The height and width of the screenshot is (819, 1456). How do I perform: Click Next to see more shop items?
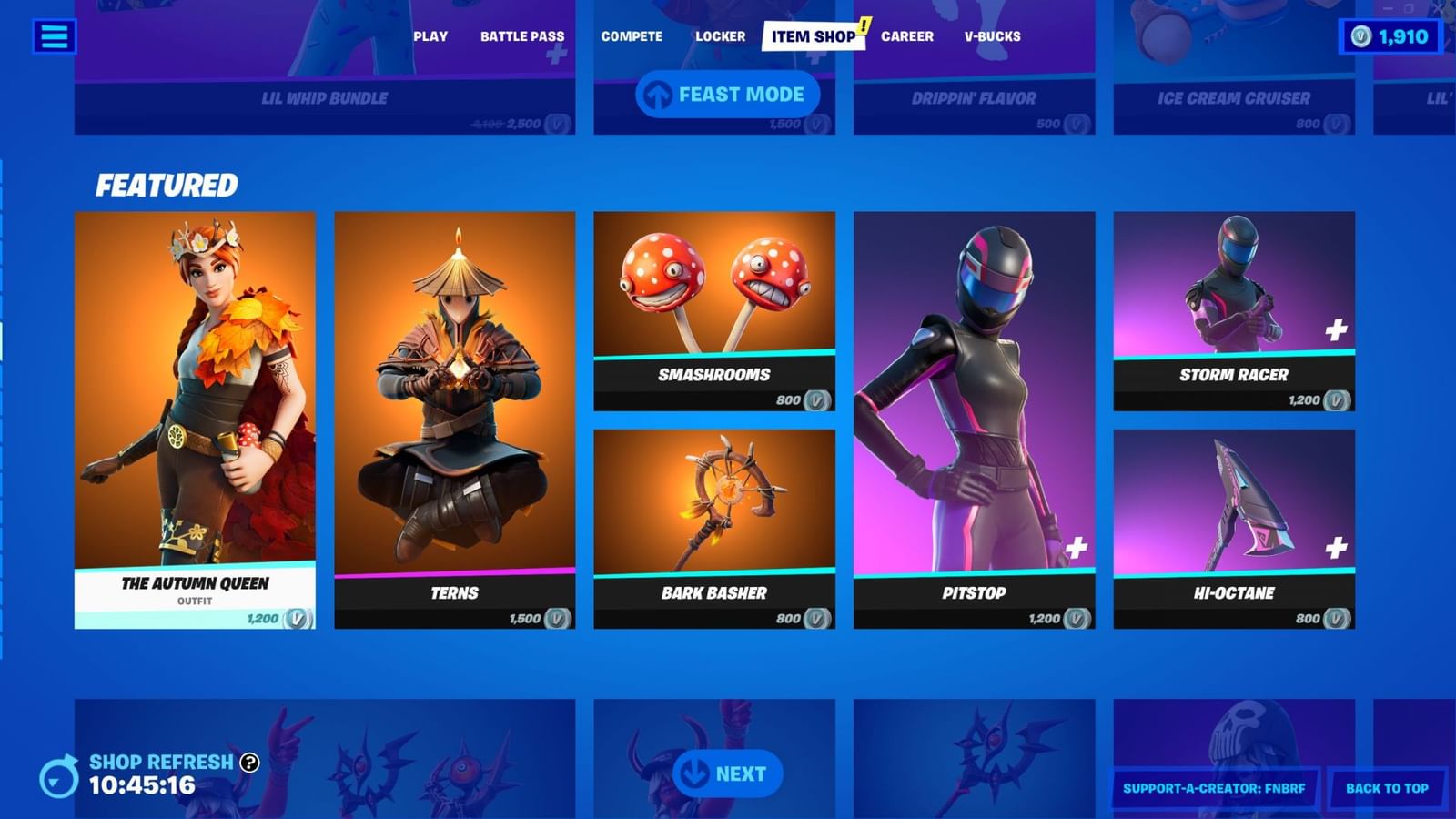[x=729, y=773]
